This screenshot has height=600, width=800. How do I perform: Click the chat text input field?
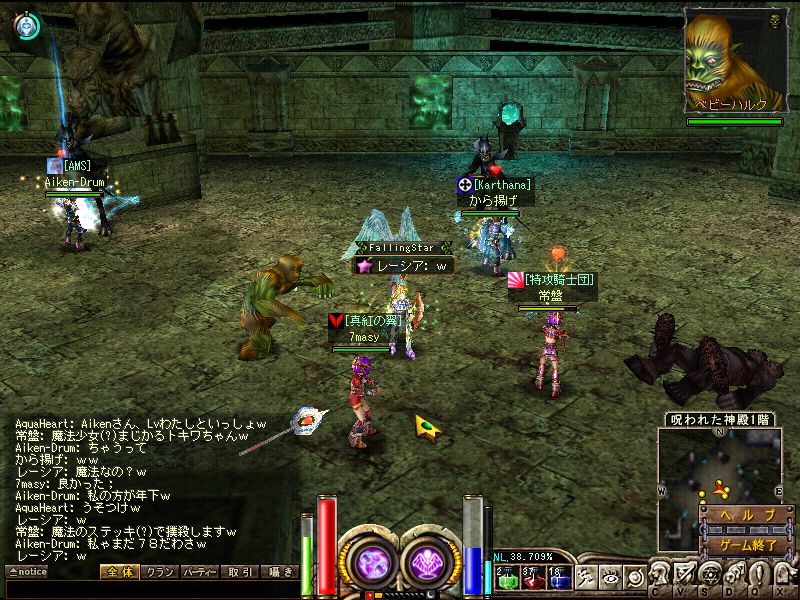click(150, 589)
